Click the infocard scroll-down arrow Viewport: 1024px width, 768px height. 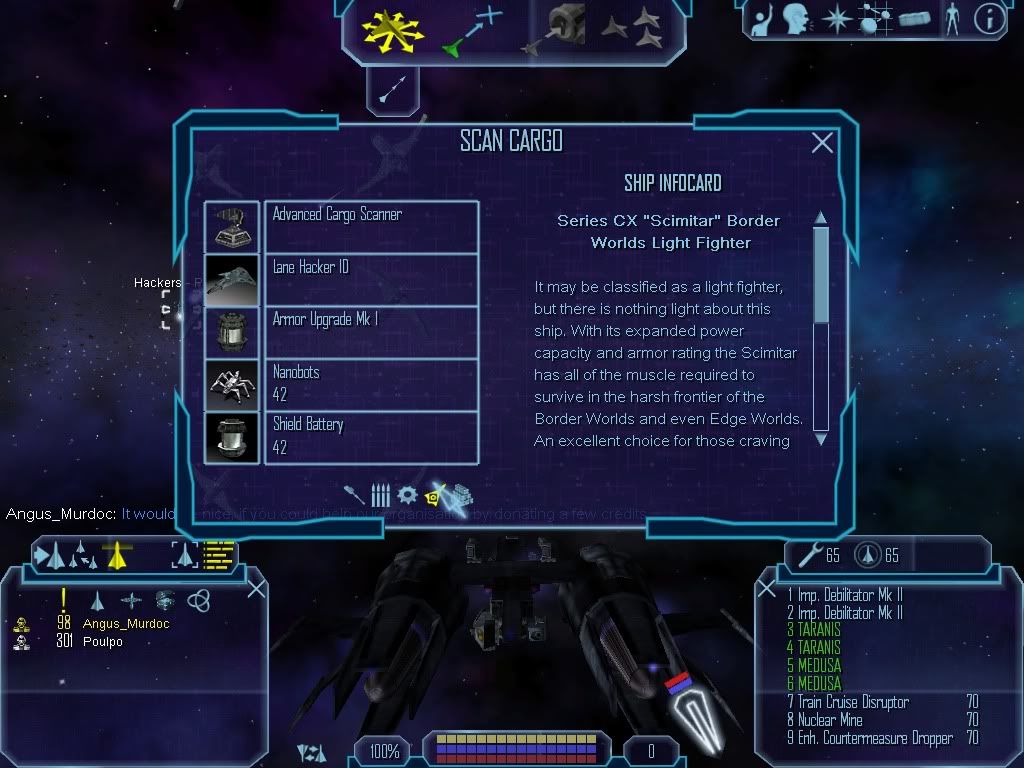click(x=821, y=438)
